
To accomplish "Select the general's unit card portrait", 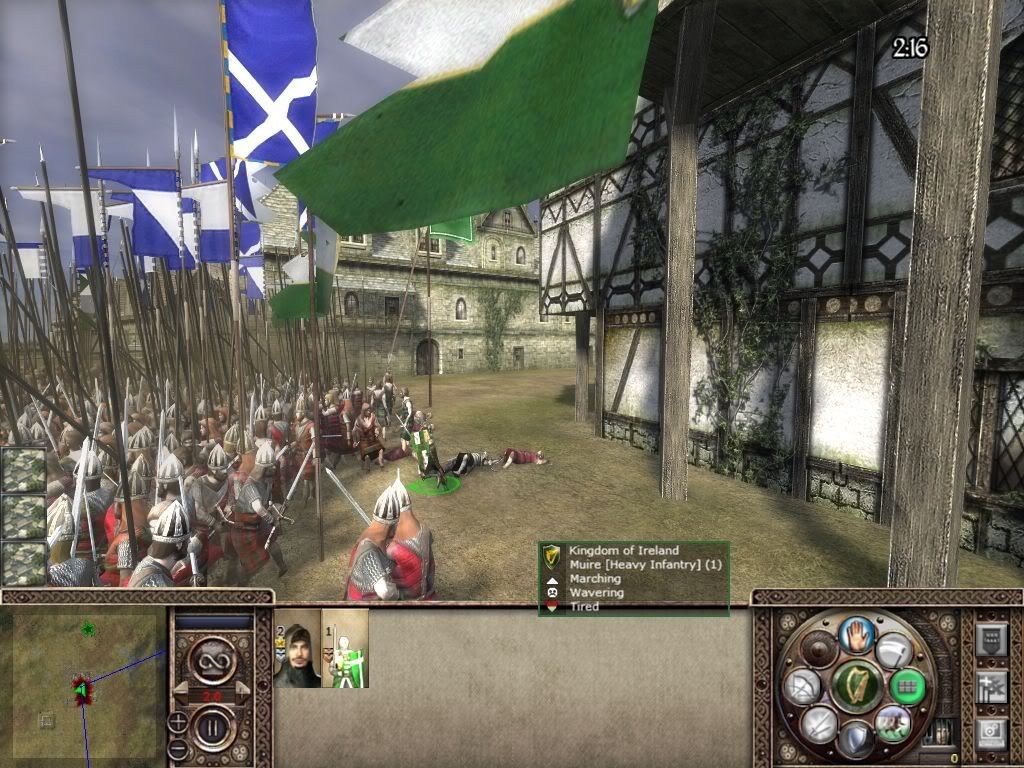I will point(298,650).
